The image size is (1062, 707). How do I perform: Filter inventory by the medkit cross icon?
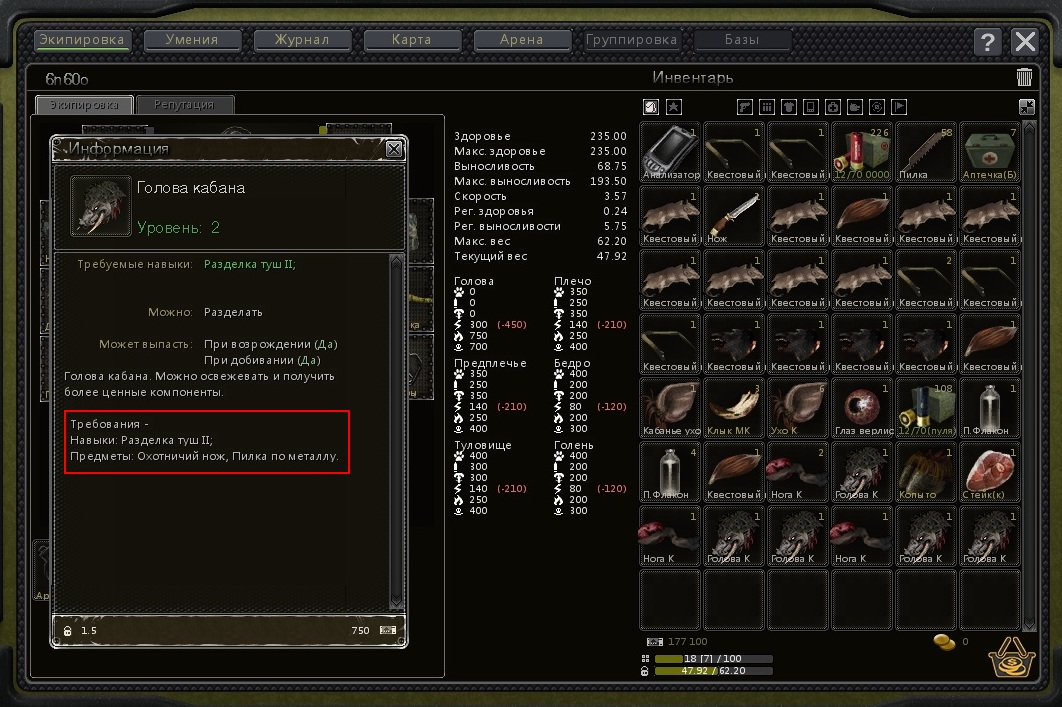(x=833, y=106)
